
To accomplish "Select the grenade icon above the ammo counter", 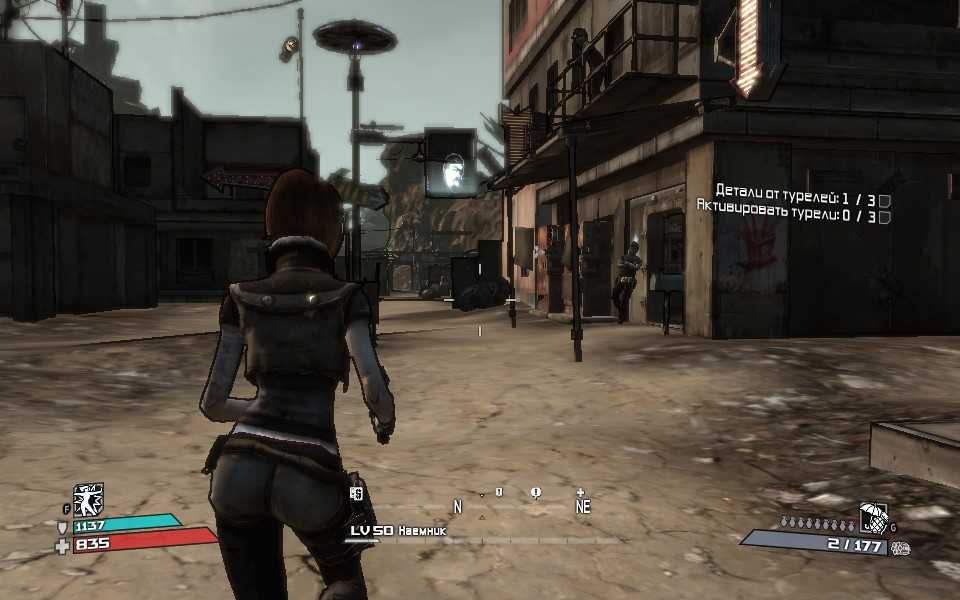I will 874,518.
